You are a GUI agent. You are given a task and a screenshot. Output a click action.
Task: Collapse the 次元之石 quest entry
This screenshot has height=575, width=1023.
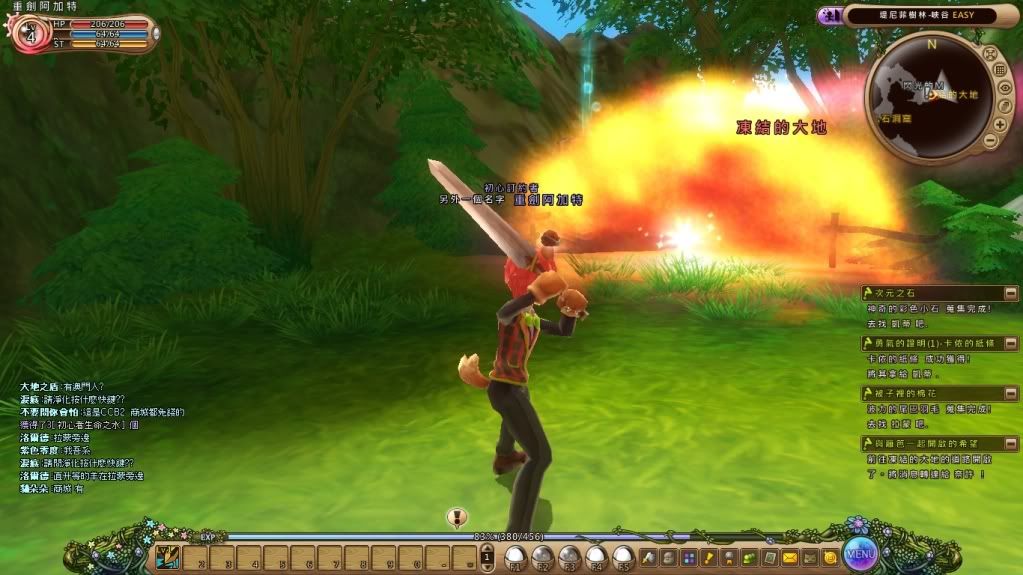click(x=1012, y=292)
